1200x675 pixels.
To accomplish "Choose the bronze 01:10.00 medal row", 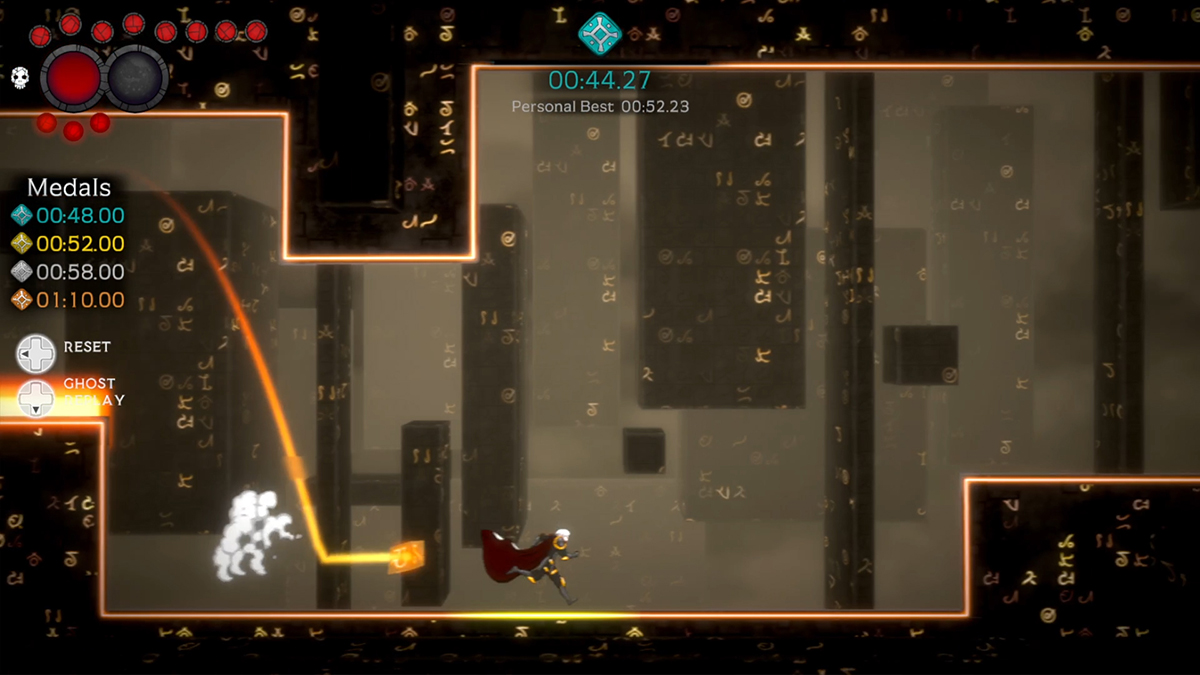I will (68, 299).
